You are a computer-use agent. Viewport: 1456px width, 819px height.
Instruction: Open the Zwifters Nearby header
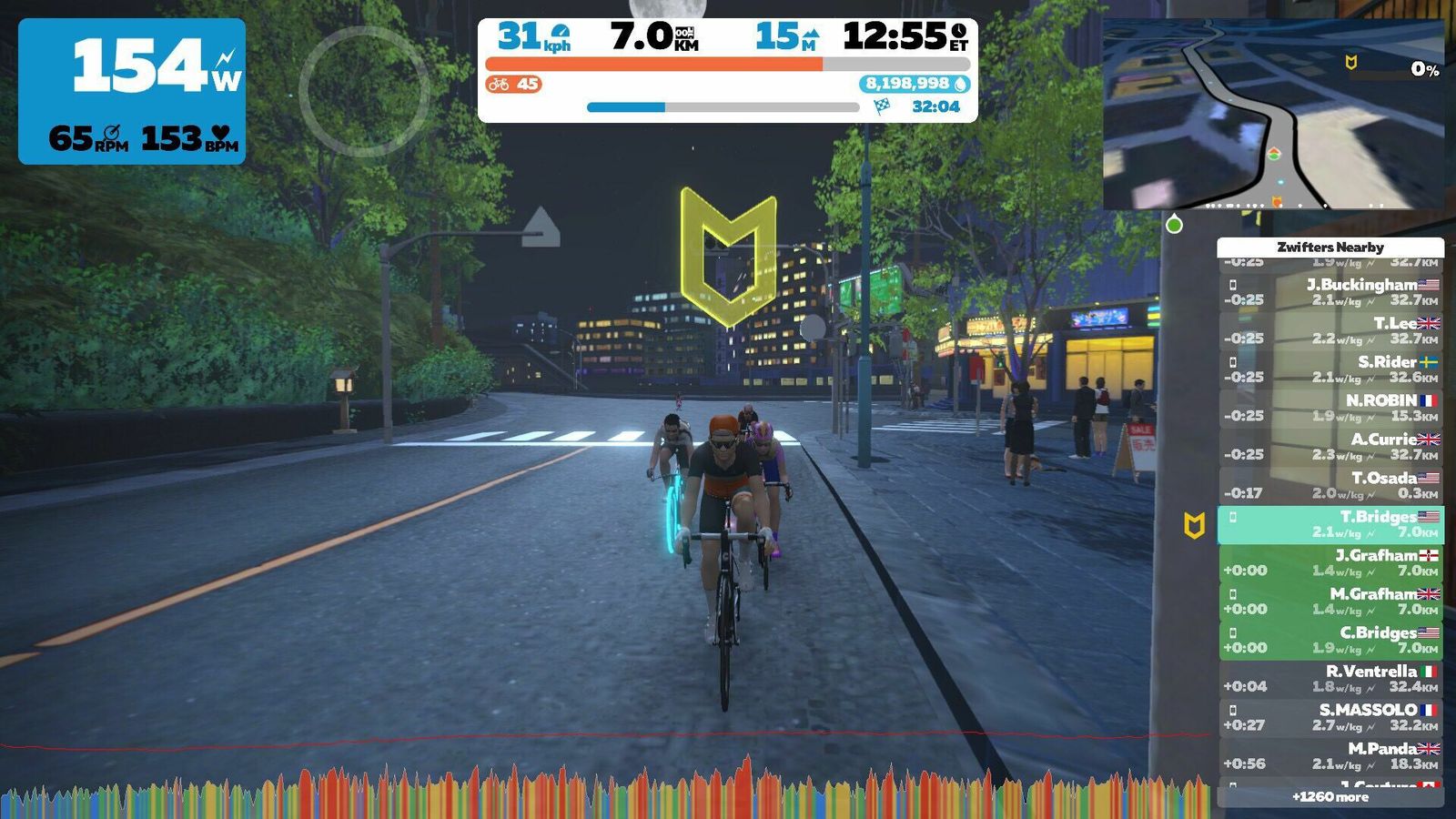tap(1330, 247)
